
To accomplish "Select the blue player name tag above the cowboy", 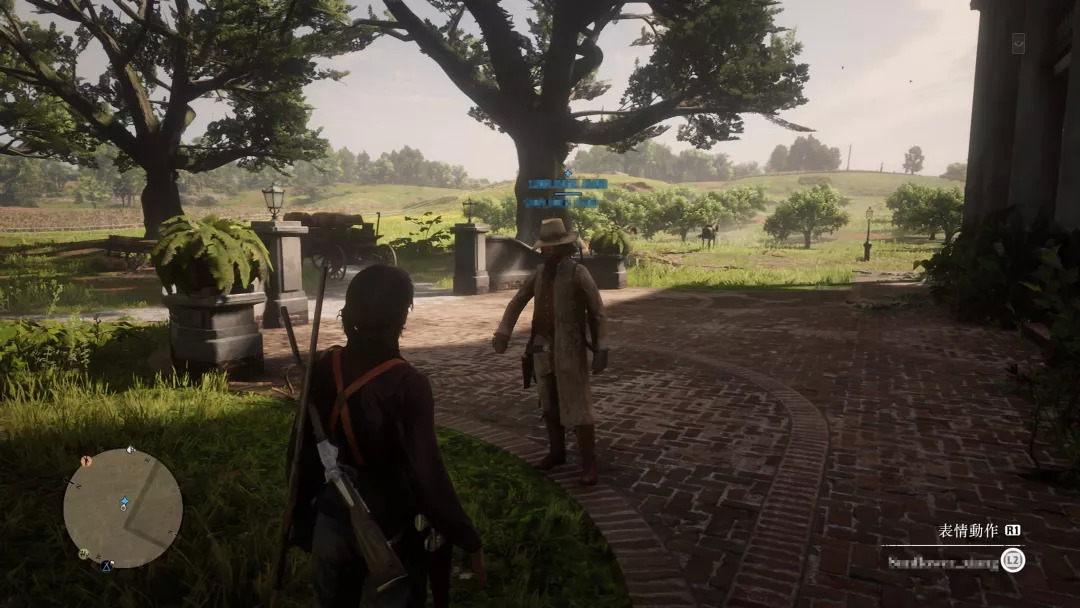I will click(567, 184).
